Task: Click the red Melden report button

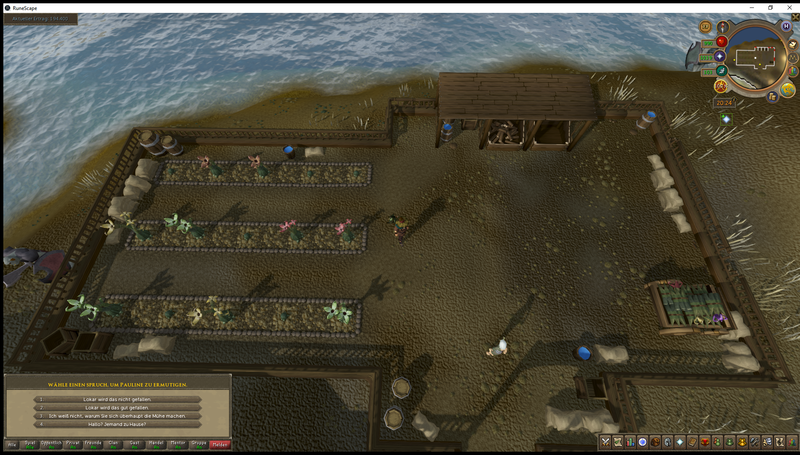Action: (x=220, y=443)
